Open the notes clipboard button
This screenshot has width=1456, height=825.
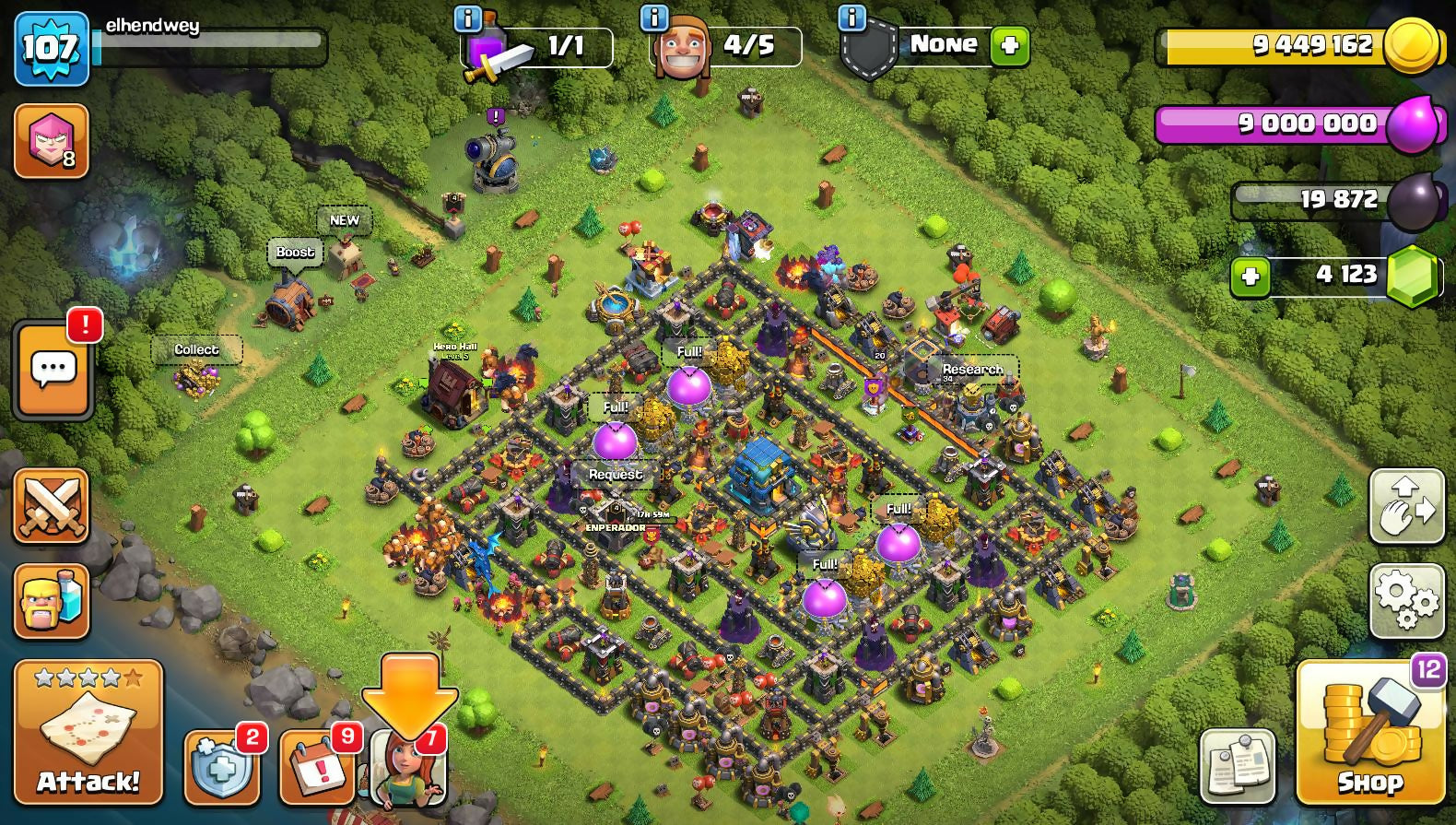click(x=1238, y=765)
